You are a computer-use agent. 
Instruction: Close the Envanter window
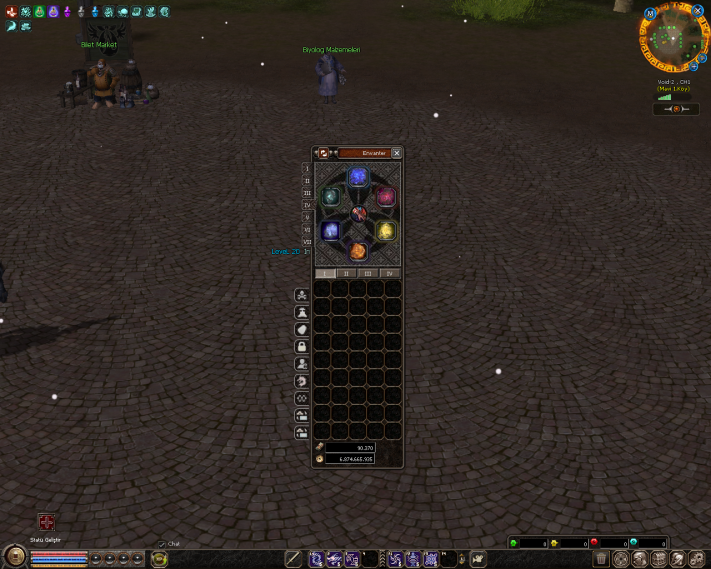pos(397,153)
